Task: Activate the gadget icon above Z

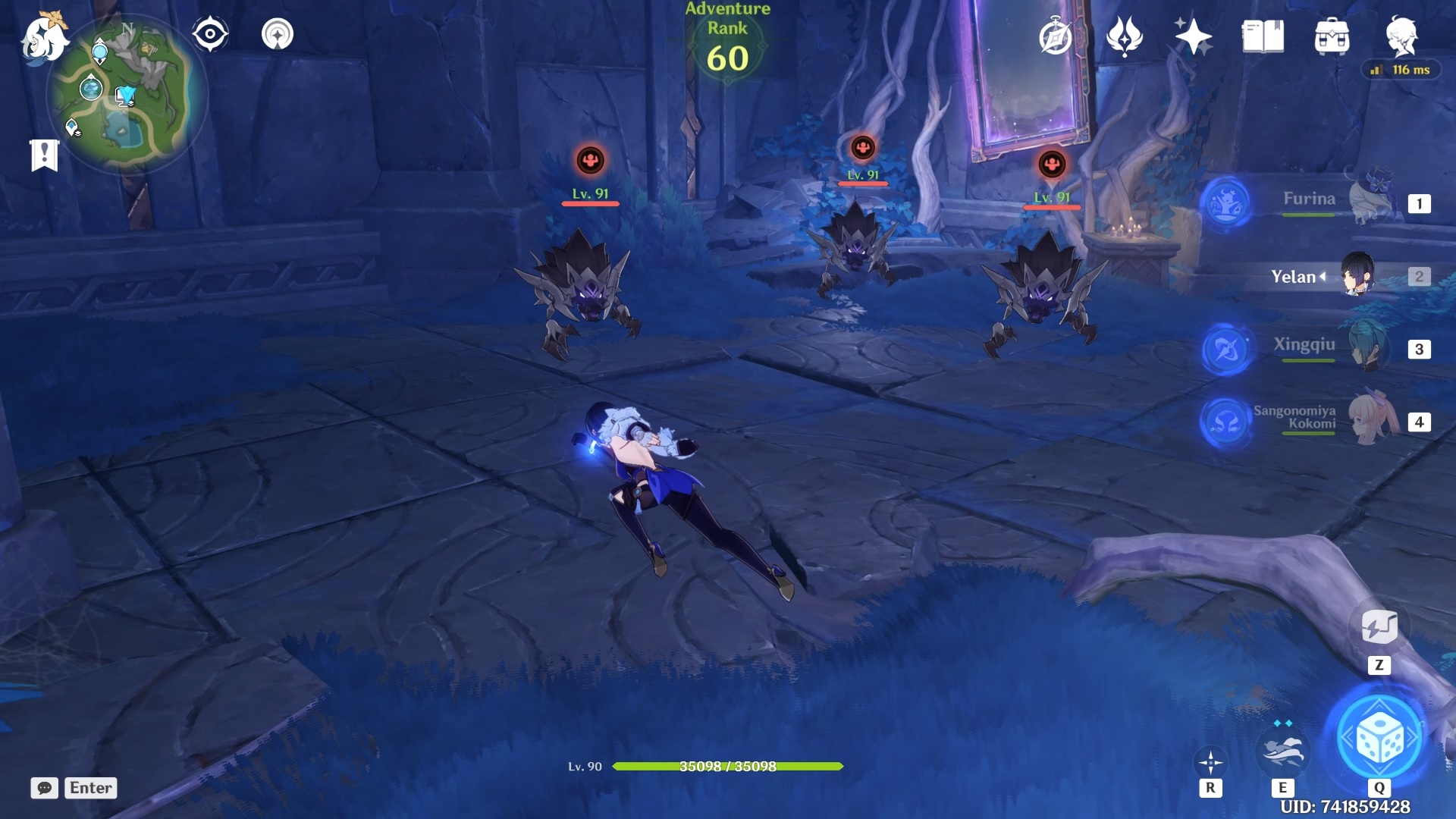Action: point(1379,627)
